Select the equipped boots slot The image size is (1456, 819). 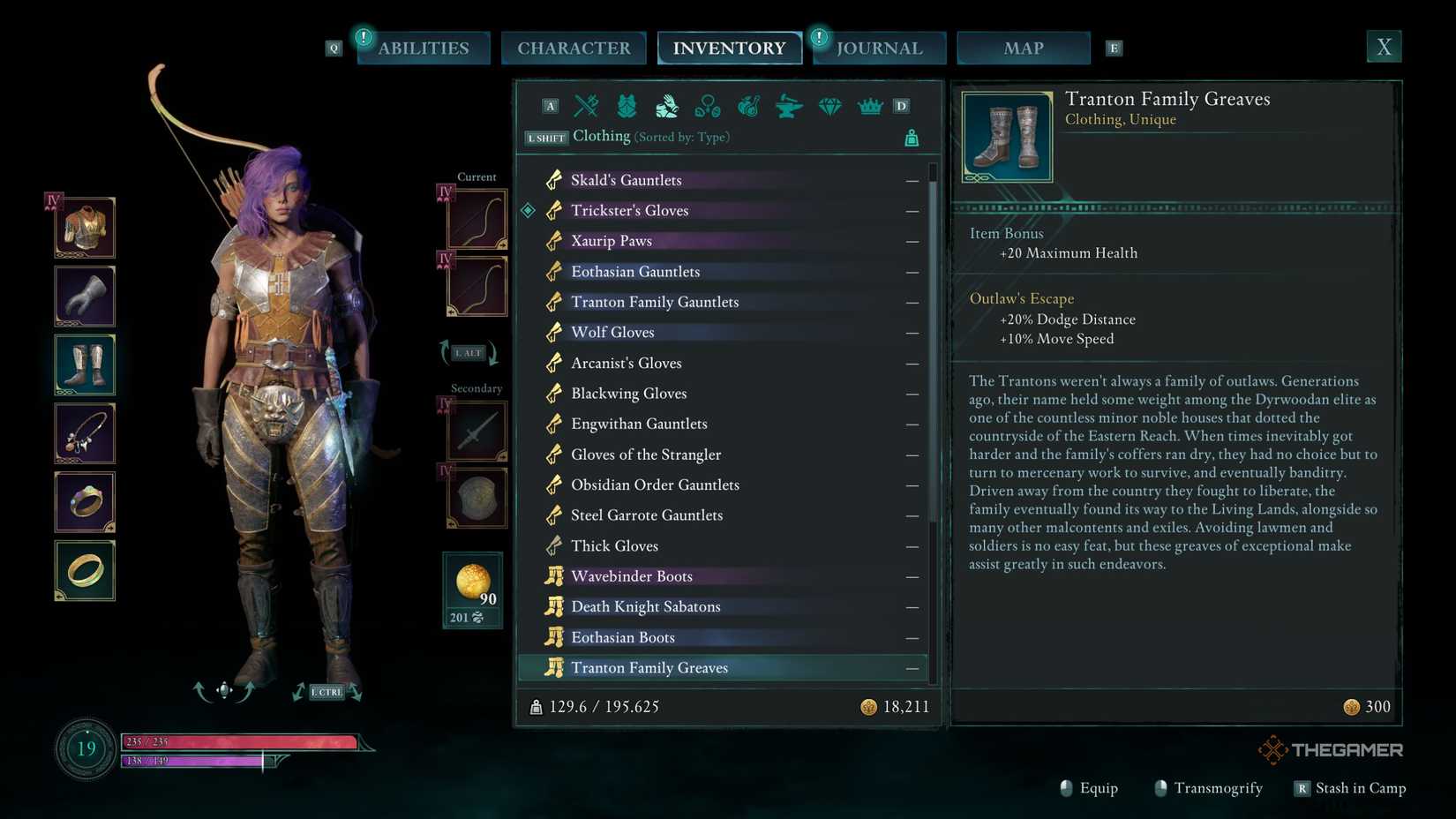tap(84, 364)
